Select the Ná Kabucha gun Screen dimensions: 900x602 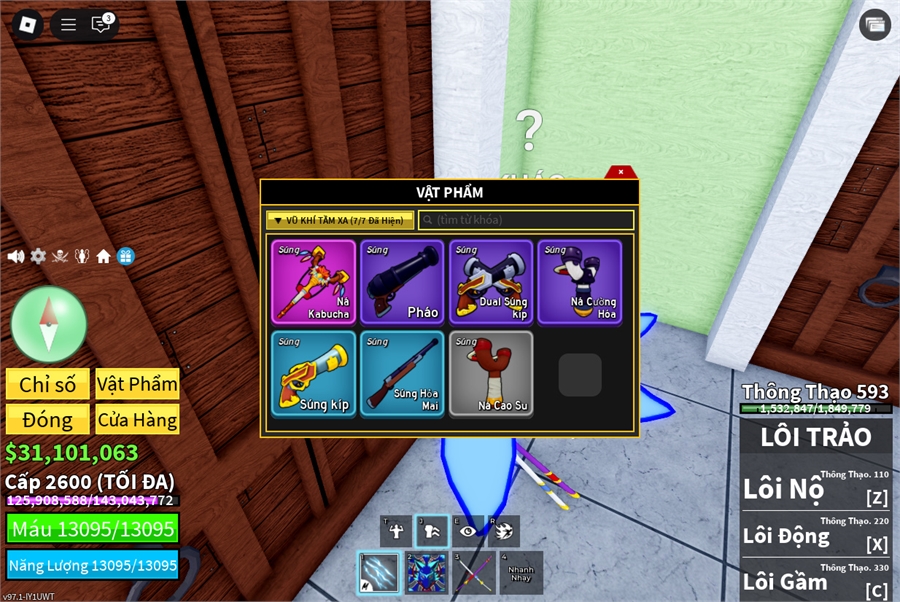[x=314, y=282]
